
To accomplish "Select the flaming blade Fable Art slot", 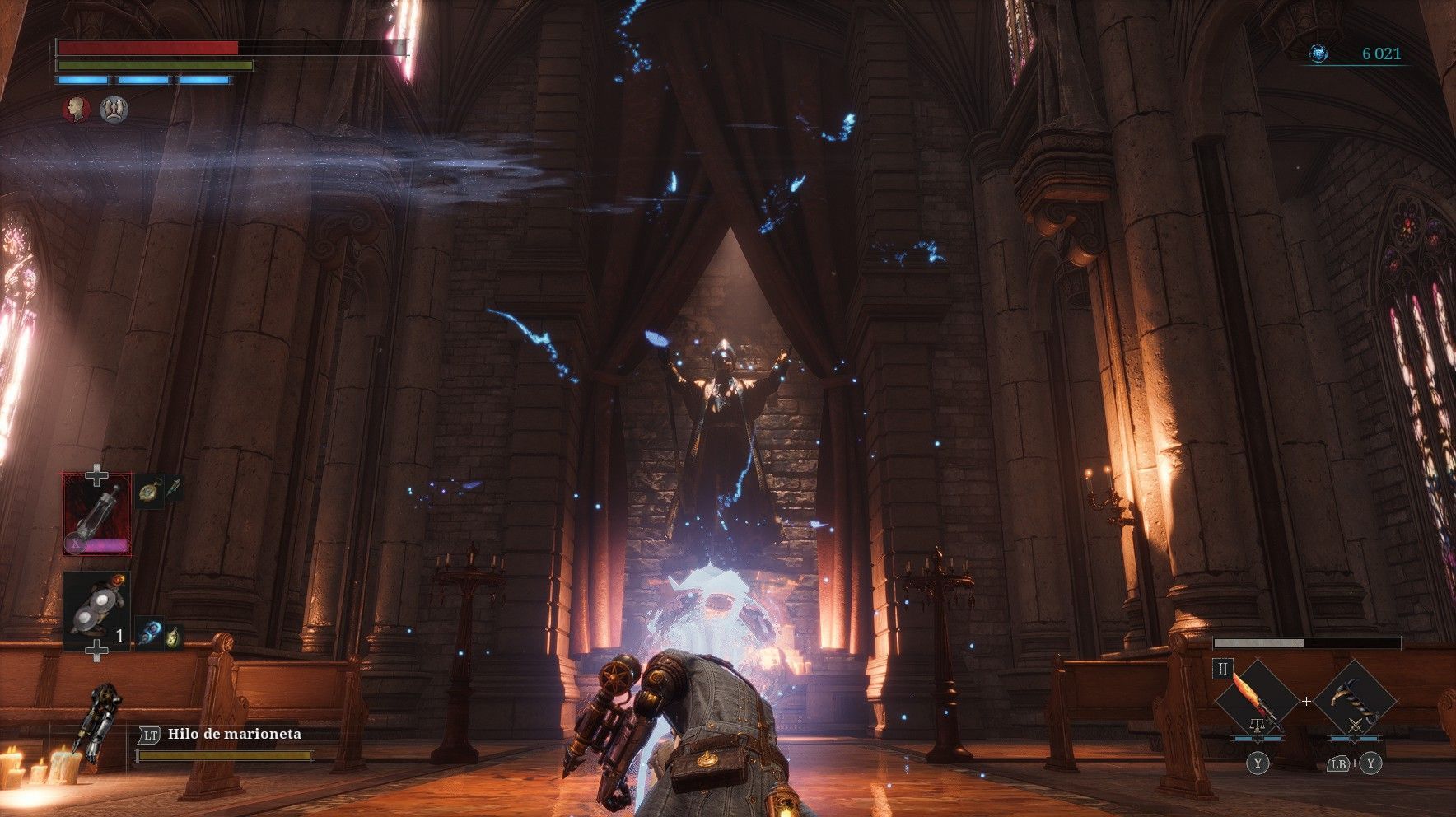I will tap(1257, 701).
